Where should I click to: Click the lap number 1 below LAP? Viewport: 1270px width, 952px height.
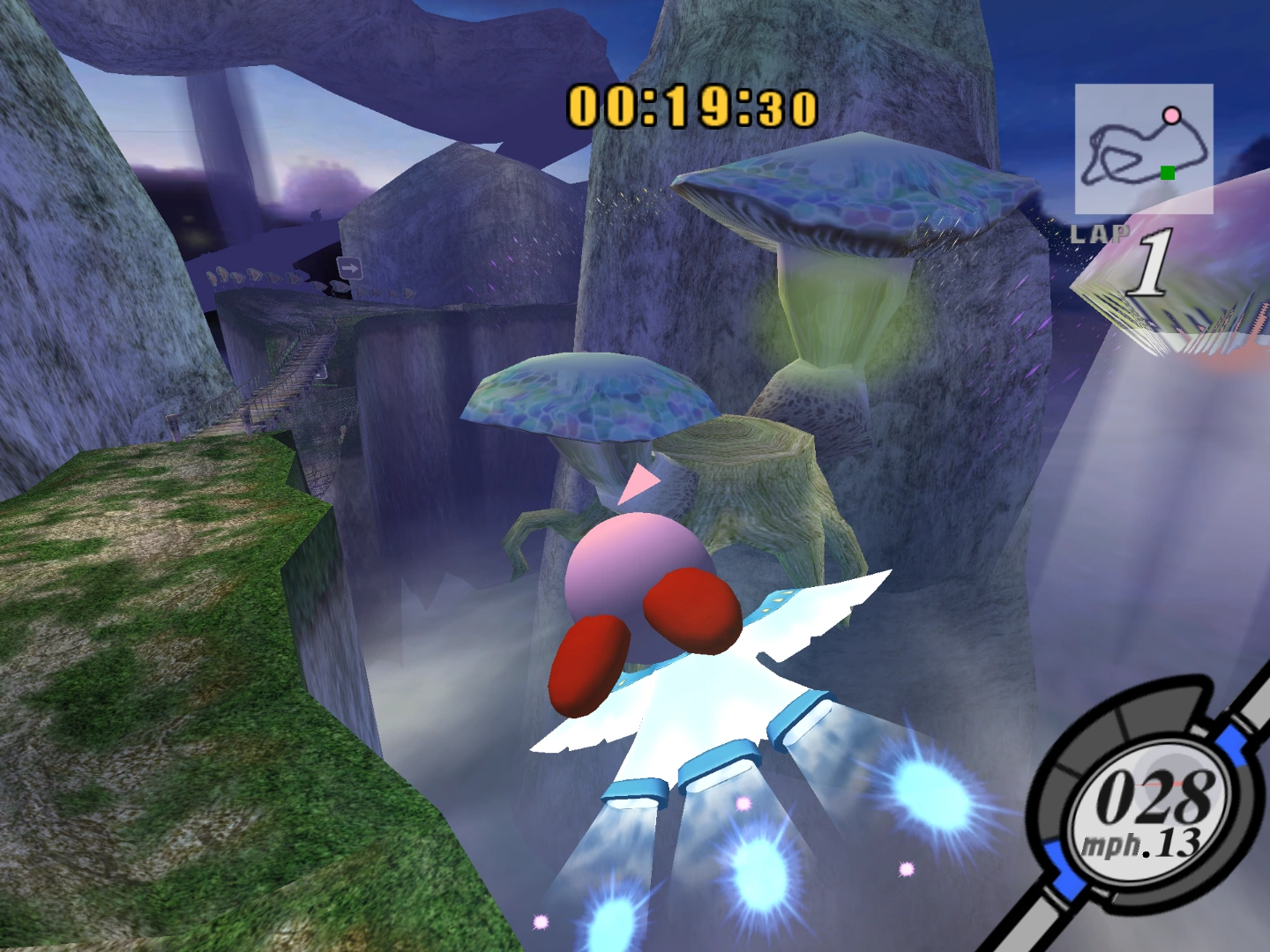(x=1151, y=261)
